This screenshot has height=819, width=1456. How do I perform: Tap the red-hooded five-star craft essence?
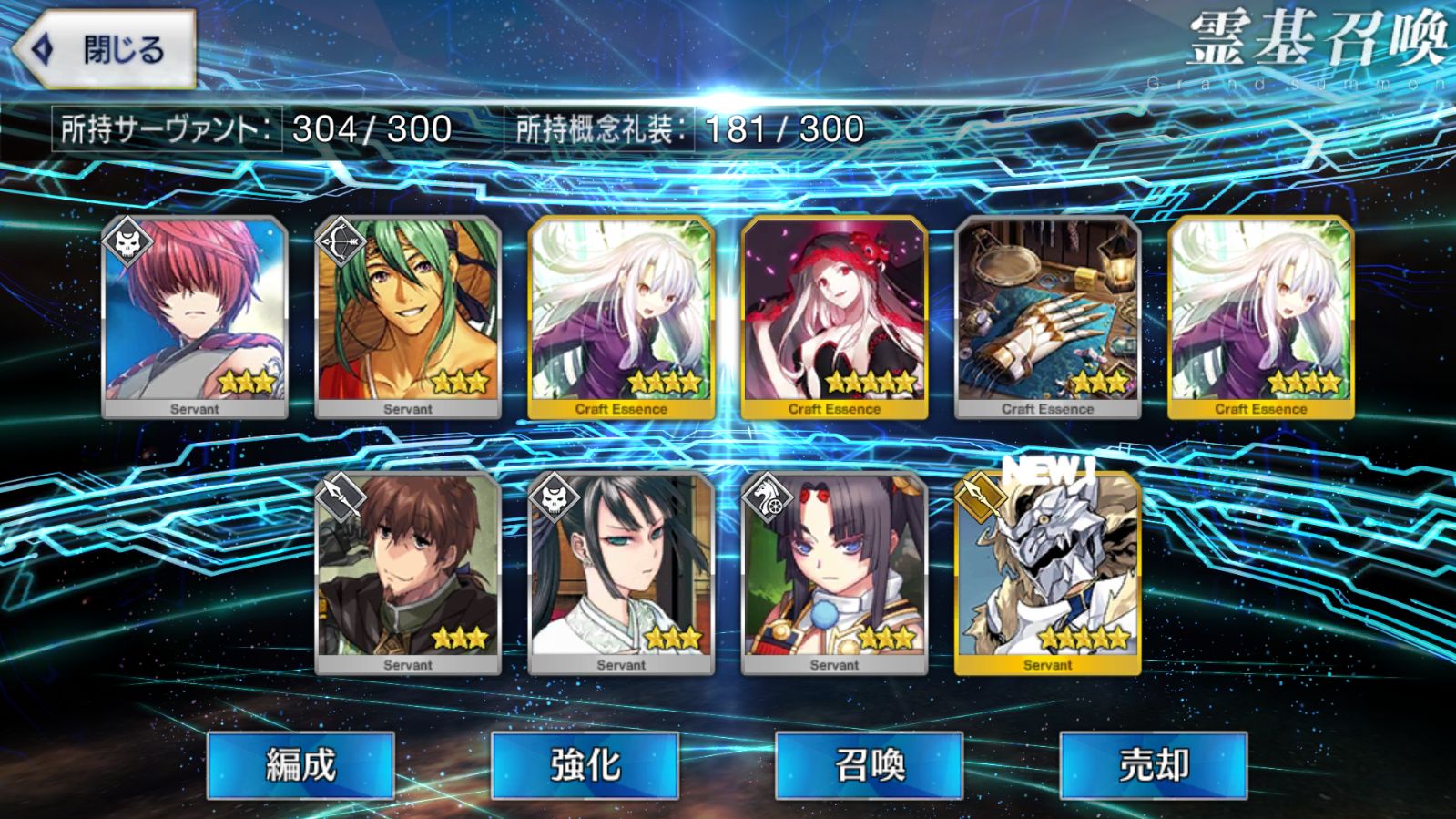pos(834,316)
